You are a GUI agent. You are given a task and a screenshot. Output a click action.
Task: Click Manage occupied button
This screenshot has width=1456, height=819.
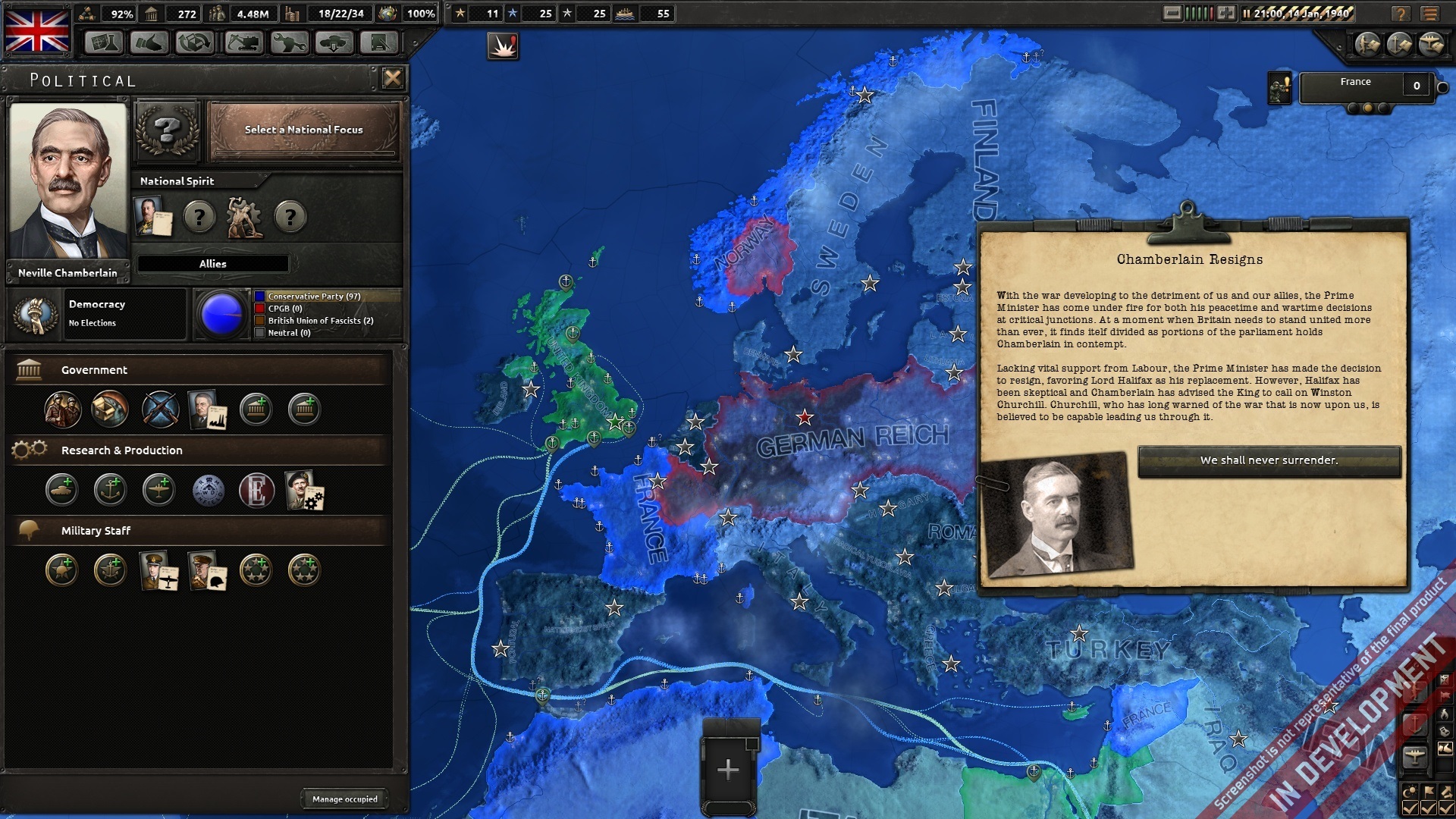point(344,799)
